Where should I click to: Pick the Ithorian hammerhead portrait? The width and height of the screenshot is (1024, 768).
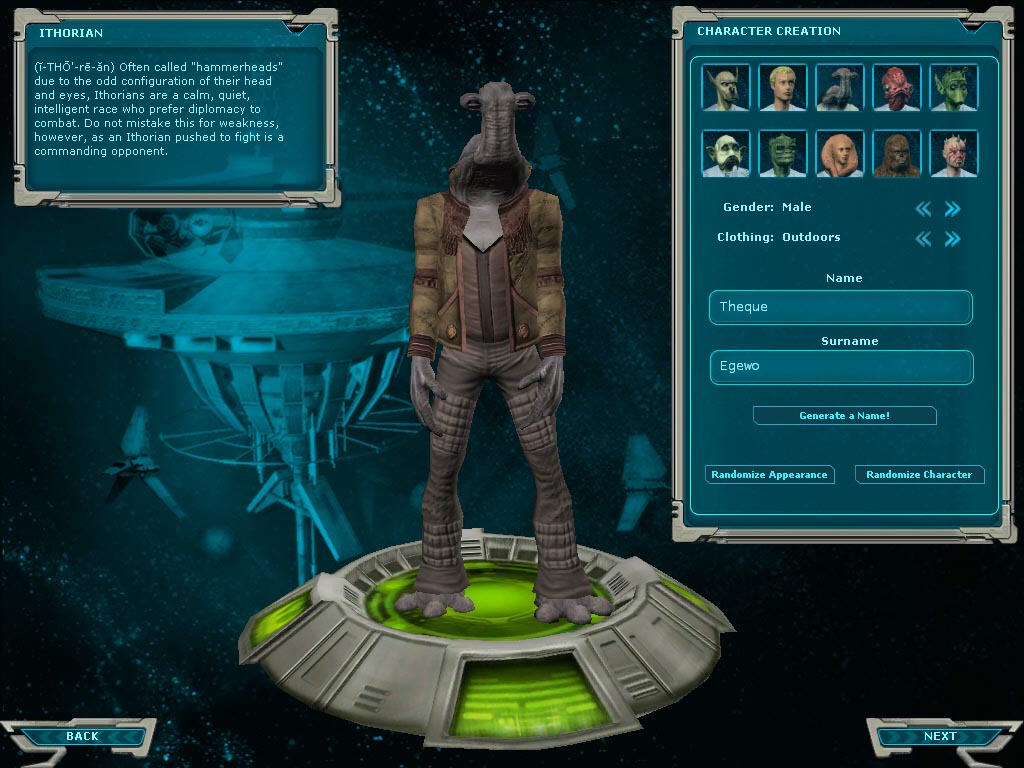[x=840, y=88]
